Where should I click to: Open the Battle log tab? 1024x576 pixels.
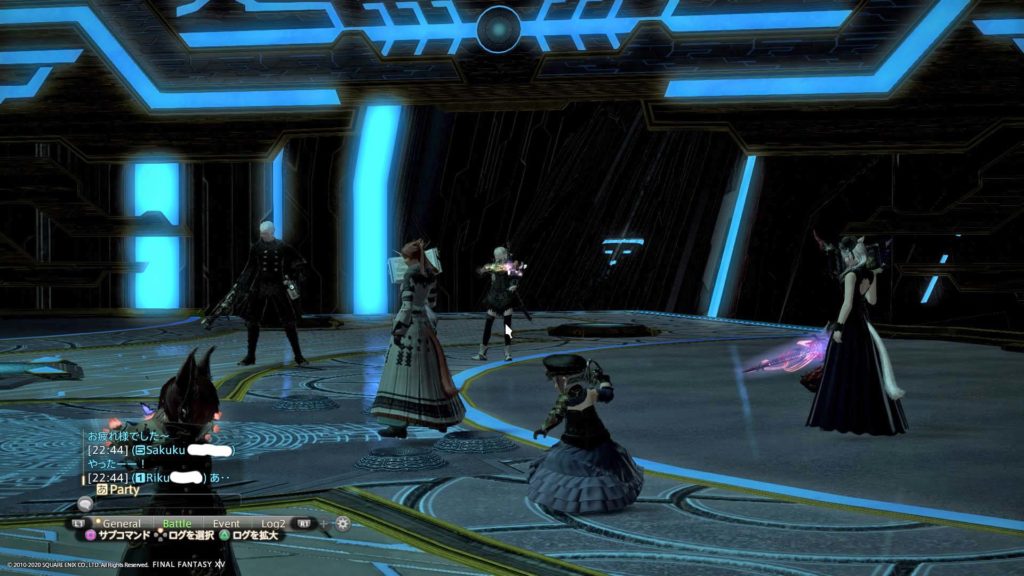pyautogui.click(x=177, y=523)
